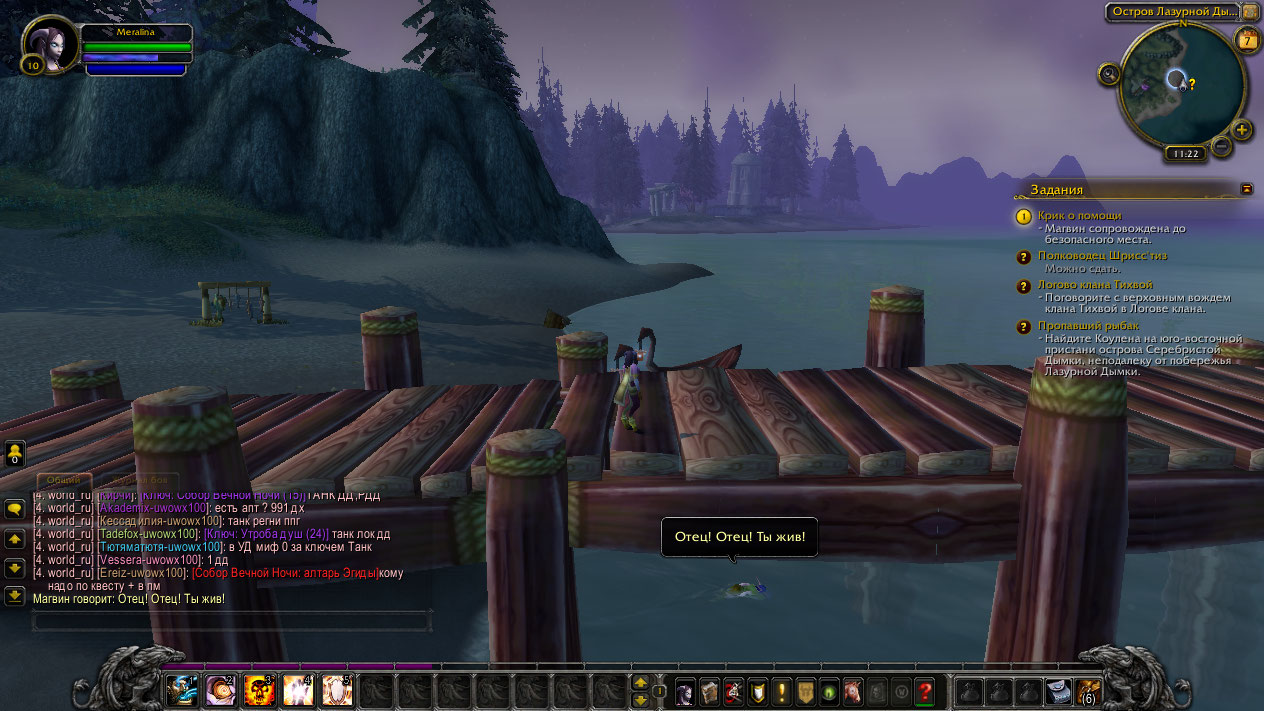This screenshot has width=1264, height=711.
Task: Zoom in the minimap with the plus button
Action: click(x=1242, y=130)
